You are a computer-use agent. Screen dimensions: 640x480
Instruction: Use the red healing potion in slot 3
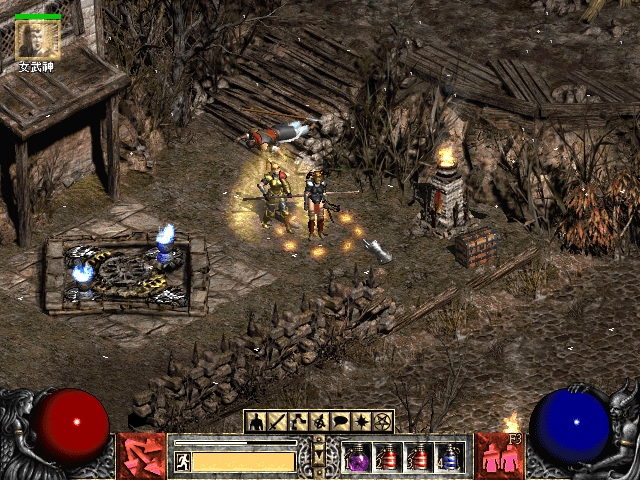click(420, 457)
